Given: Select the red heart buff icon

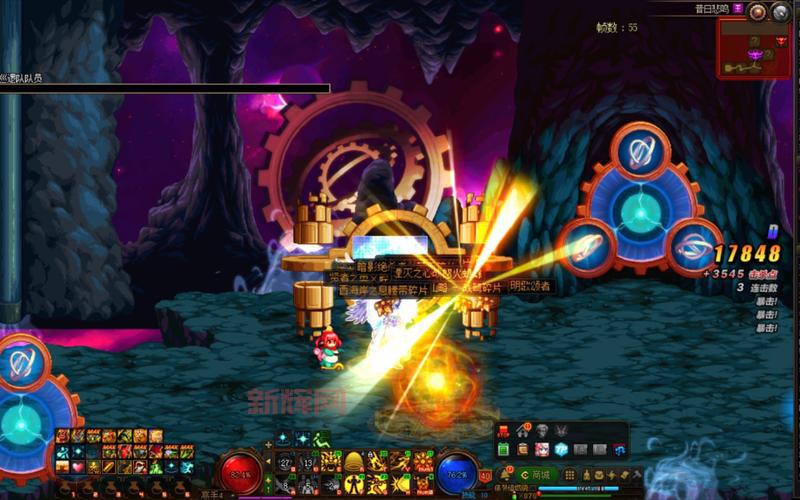Looking at the screenshot, I should coord(77,467).
